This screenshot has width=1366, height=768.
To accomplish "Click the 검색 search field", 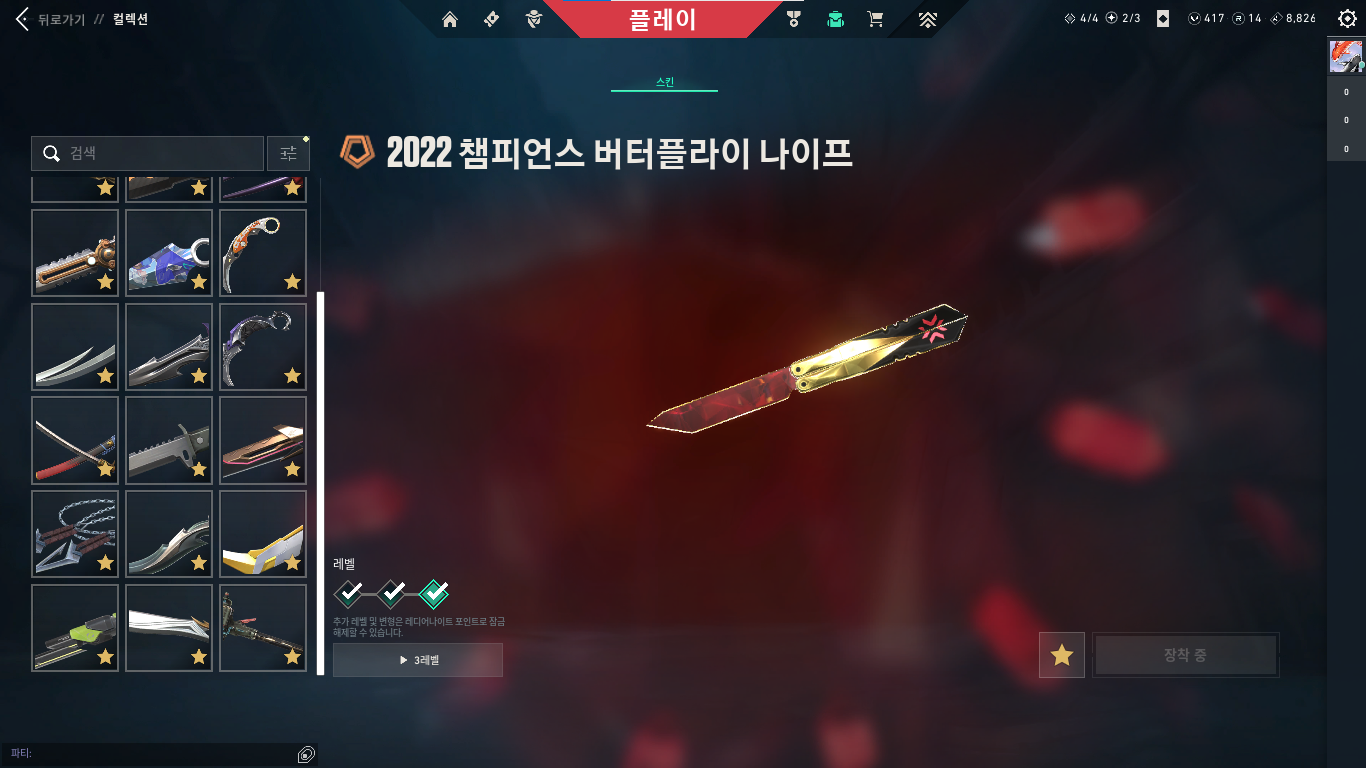I will 148,153.
